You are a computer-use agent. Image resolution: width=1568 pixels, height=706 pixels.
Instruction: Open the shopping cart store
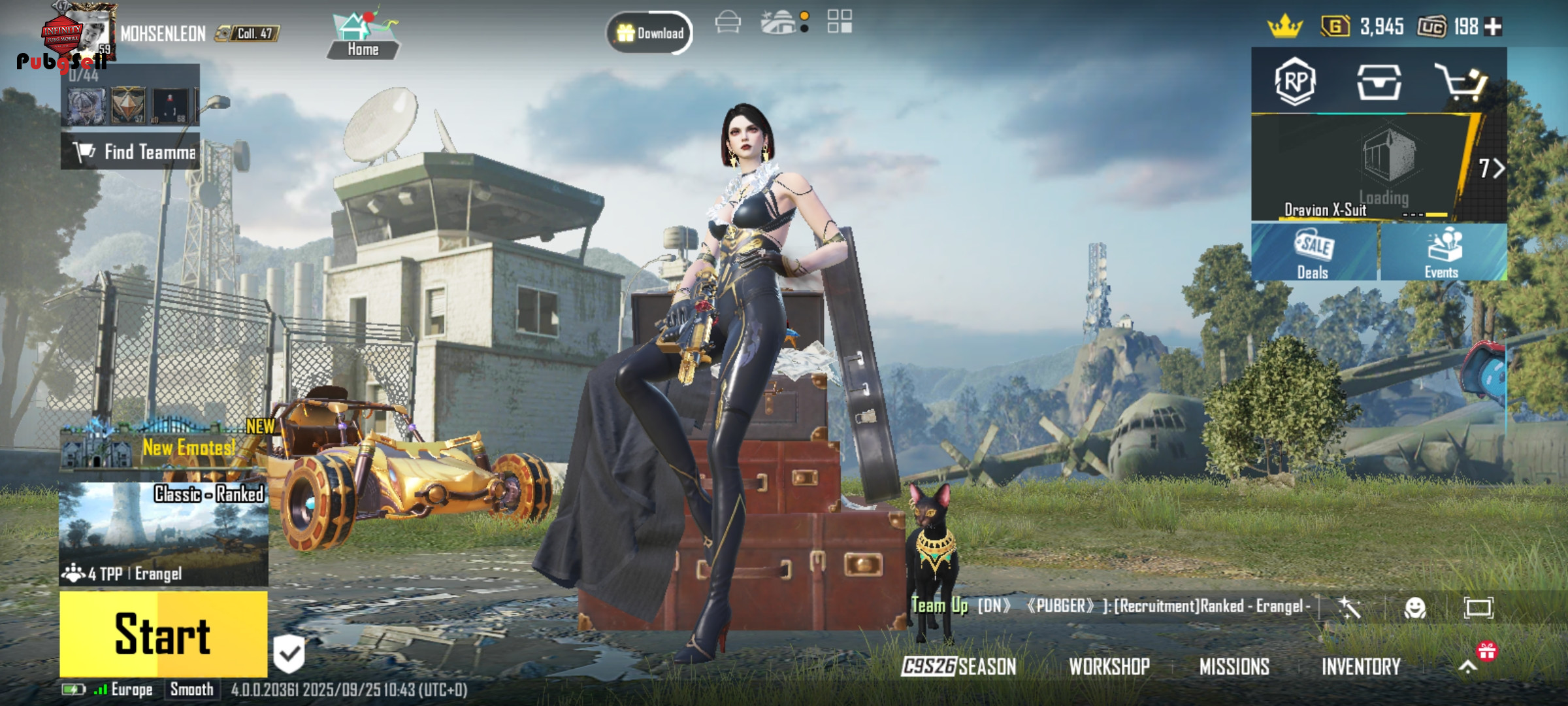(x=1462, y=82)
